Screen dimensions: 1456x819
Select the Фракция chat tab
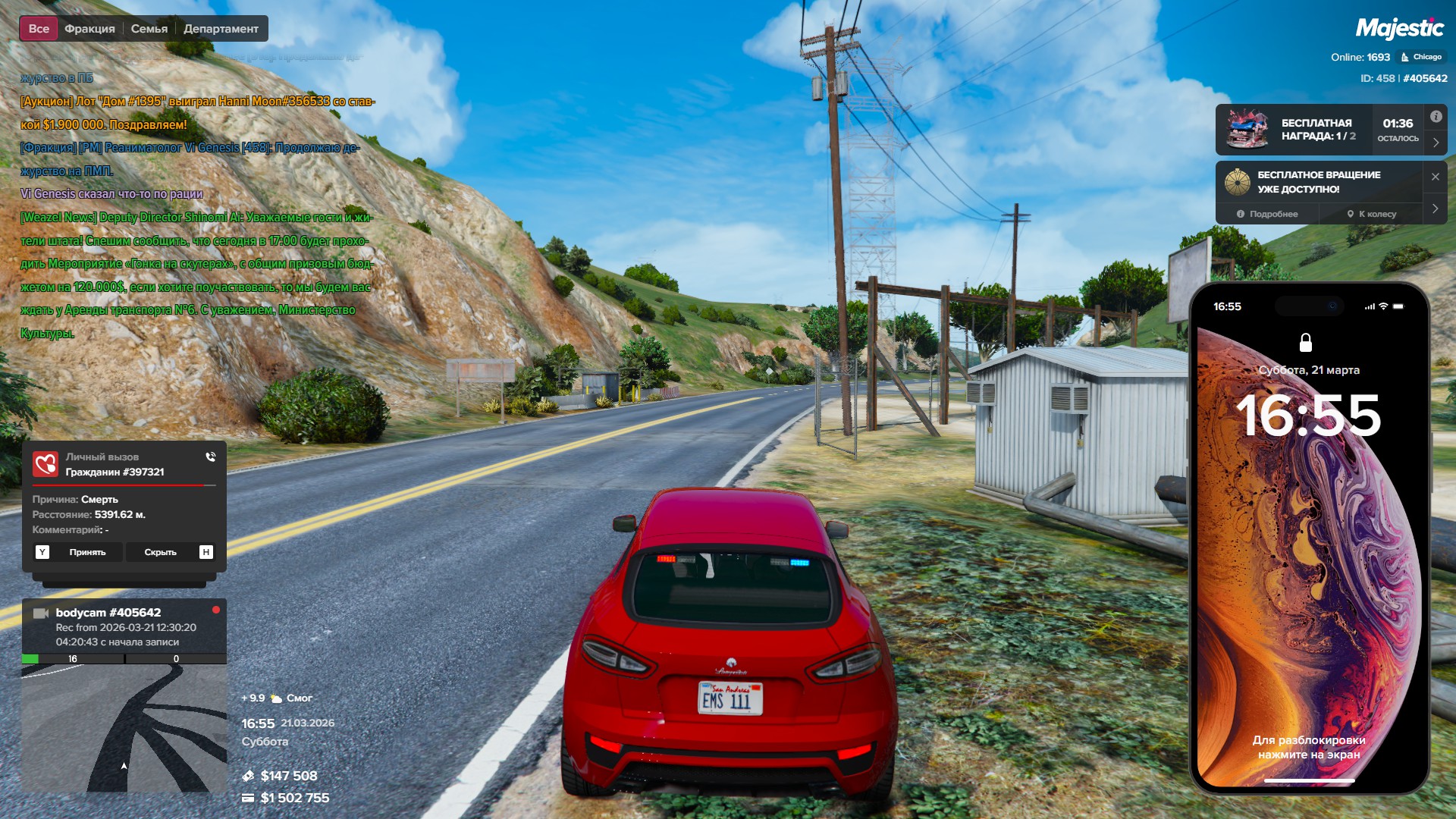point(89,29)
